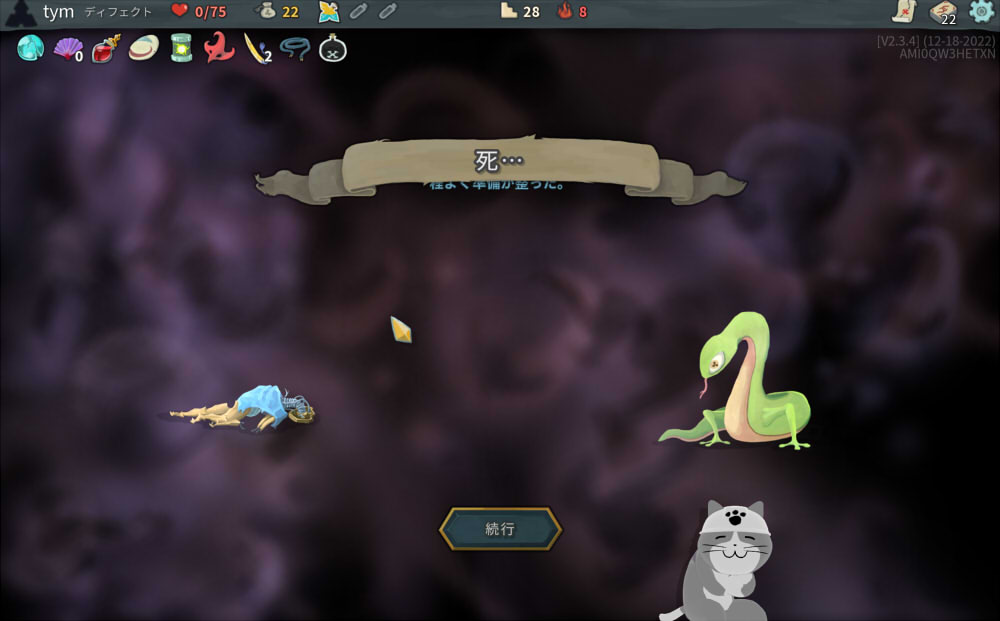
Task: Click the floor stairs icon
Action: [x=509, y=12]
